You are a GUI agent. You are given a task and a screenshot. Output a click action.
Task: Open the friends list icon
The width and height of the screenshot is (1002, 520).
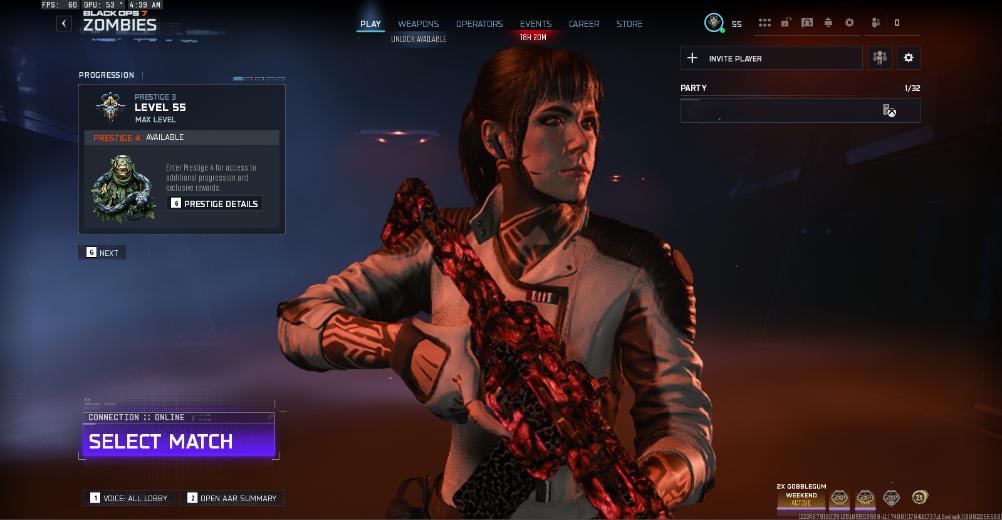[x=876, y=22]
